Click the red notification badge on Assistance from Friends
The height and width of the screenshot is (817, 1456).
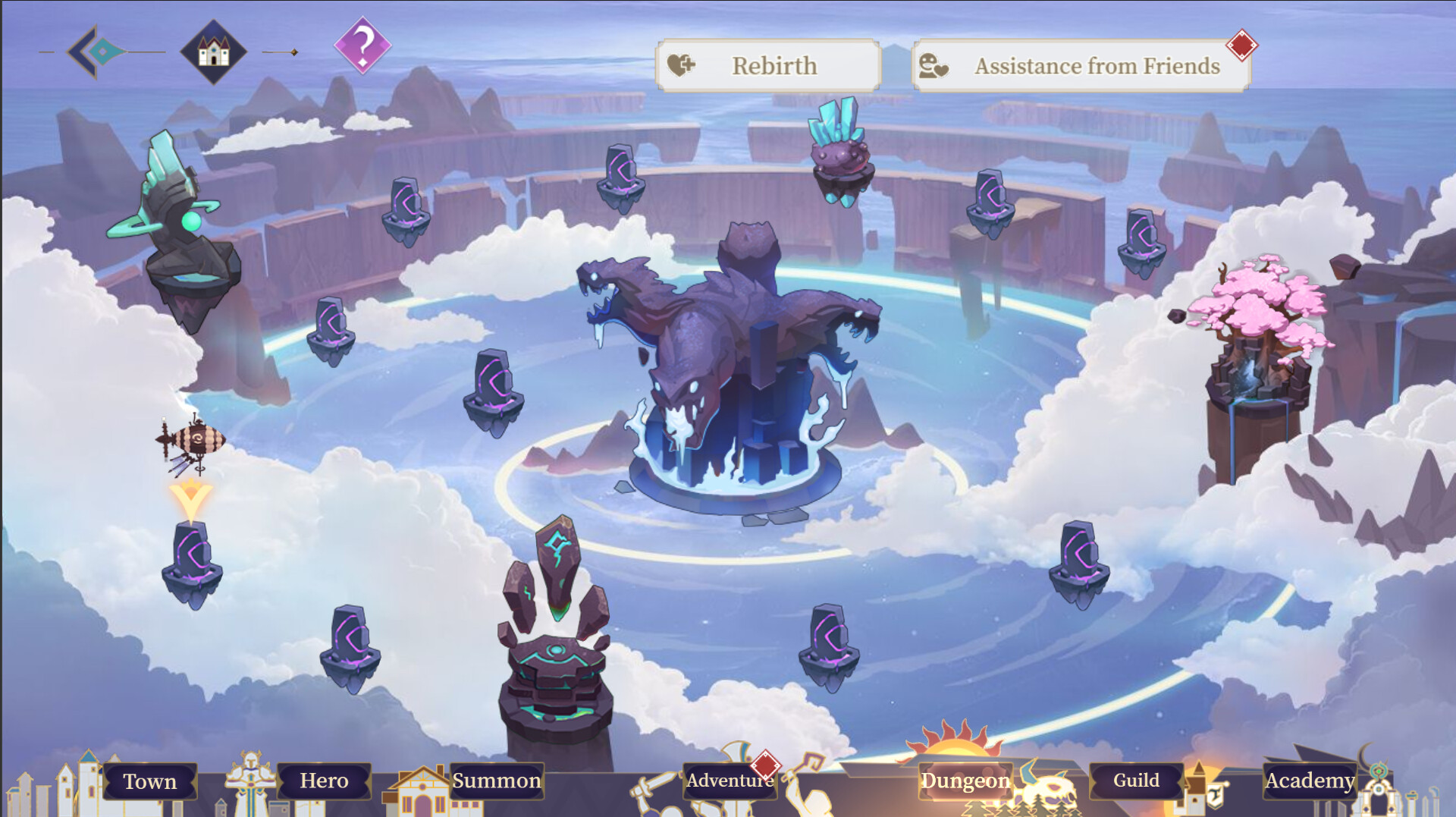pos(1241,44)
